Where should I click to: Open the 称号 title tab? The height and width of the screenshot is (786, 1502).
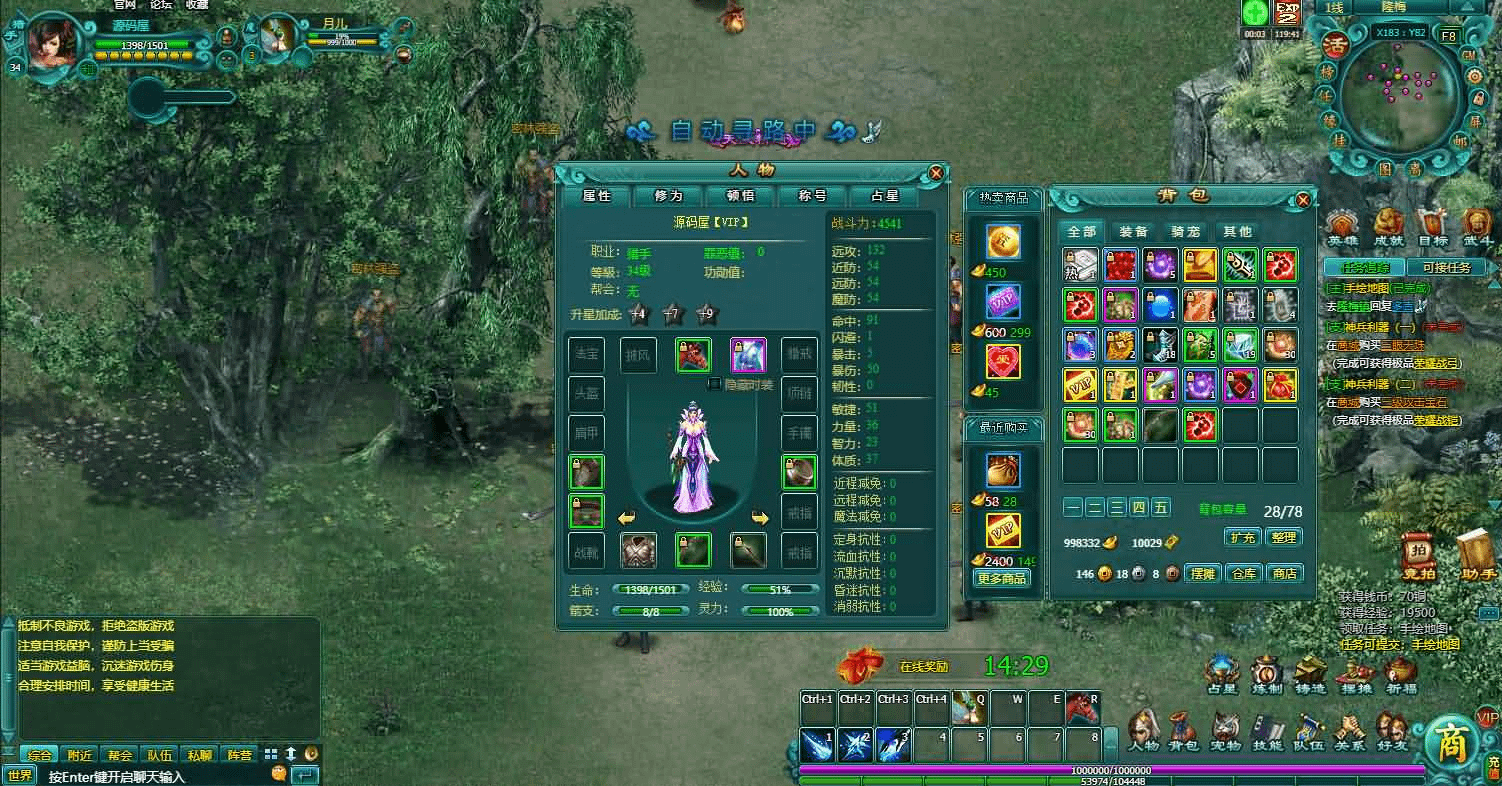coord(812,196)
